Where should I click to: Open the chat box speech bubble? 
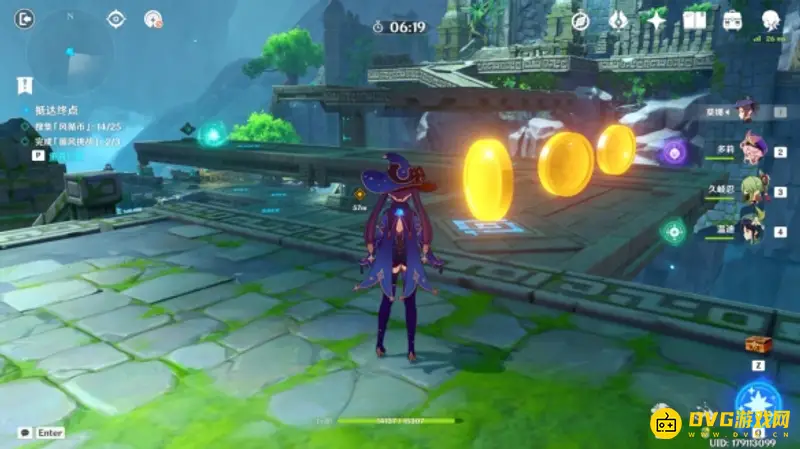(x=24, y=432)
